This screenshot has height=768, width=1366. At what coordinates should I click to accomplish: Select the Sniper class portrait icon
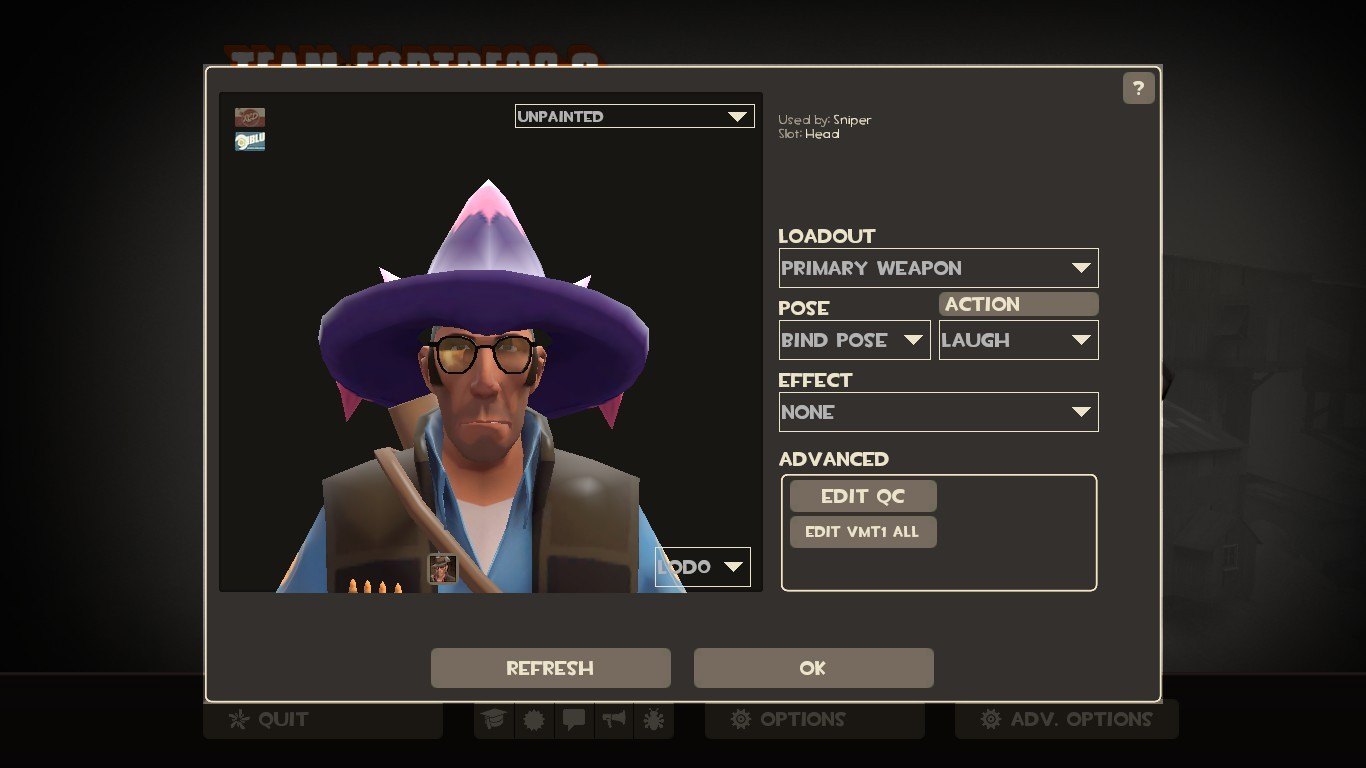442,568
